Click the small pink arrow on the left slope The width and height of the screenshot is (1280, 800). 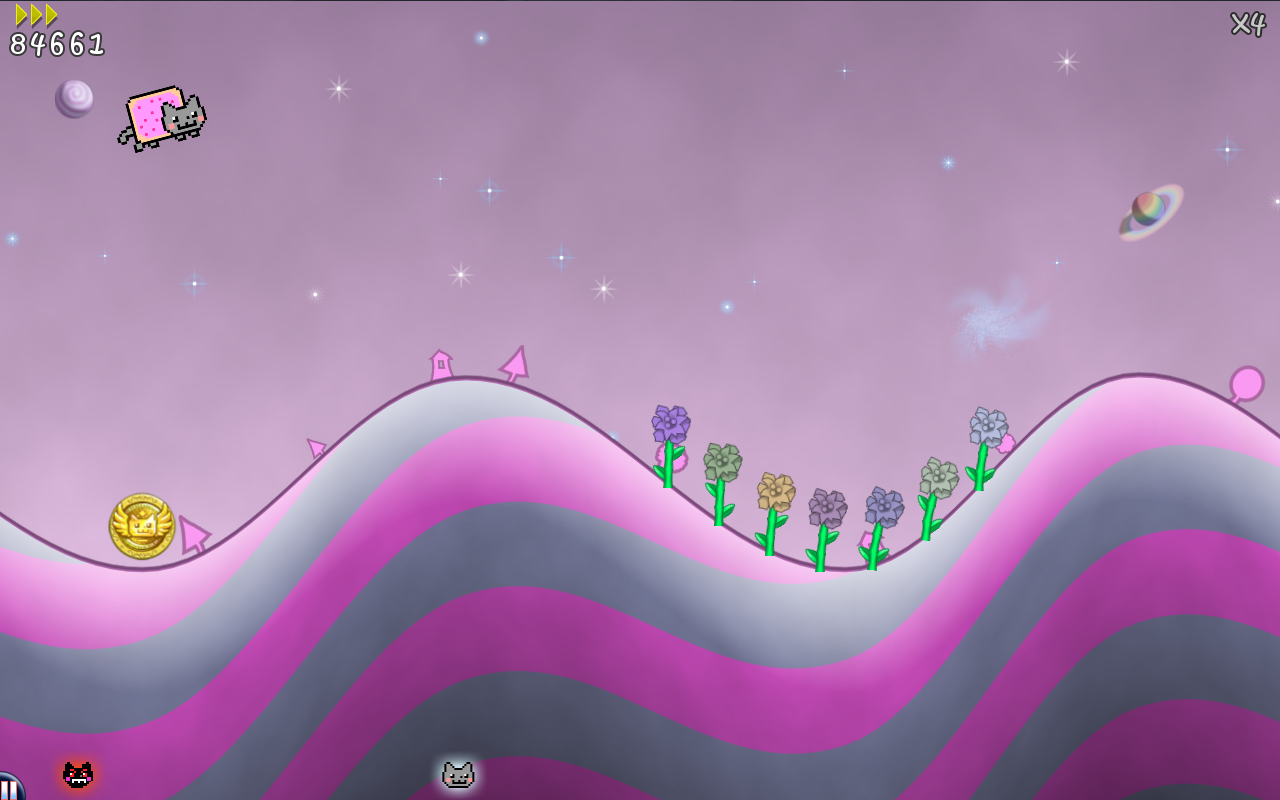click(x=314, y=447)
